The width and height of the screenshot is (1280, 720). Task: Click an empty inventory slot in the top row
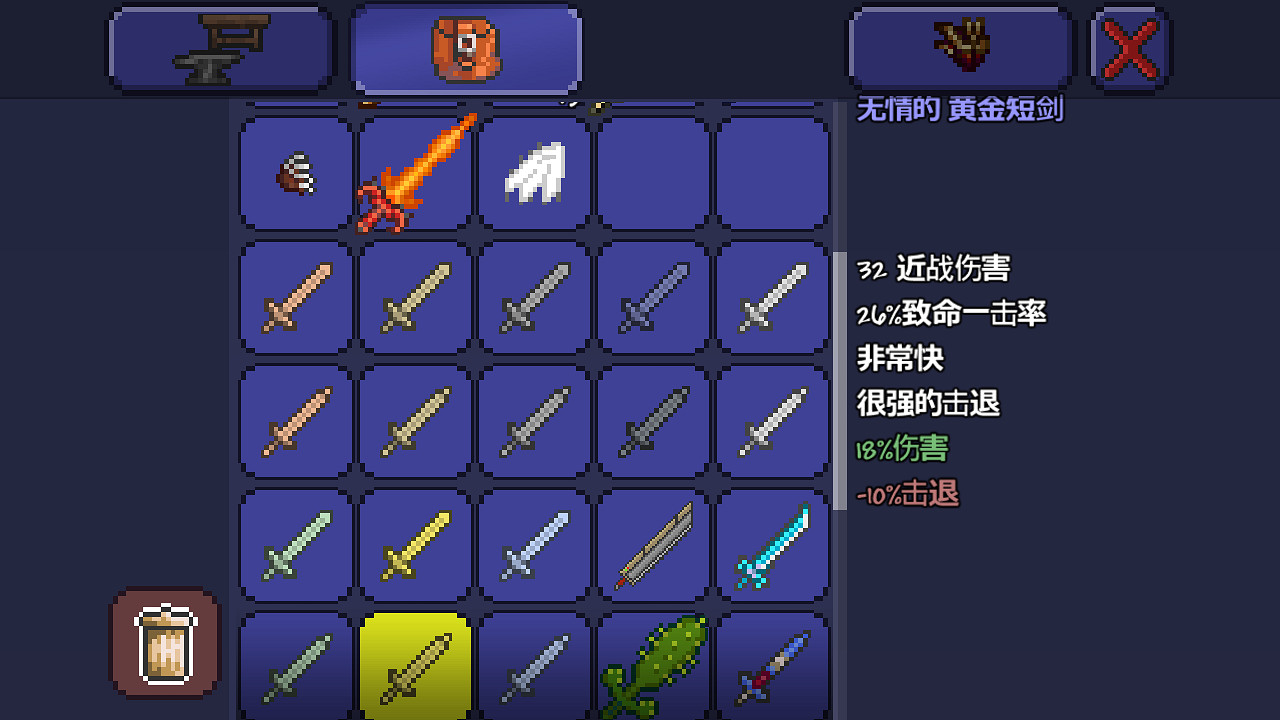[653, 173]
